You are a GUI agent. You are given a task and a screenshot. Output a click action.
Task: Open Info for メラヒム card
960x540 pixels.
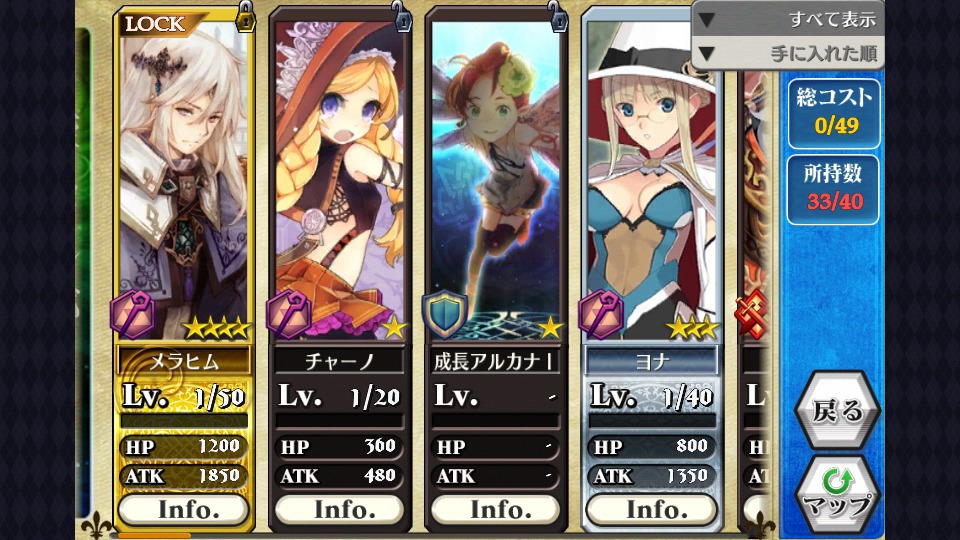coord(183,509)
